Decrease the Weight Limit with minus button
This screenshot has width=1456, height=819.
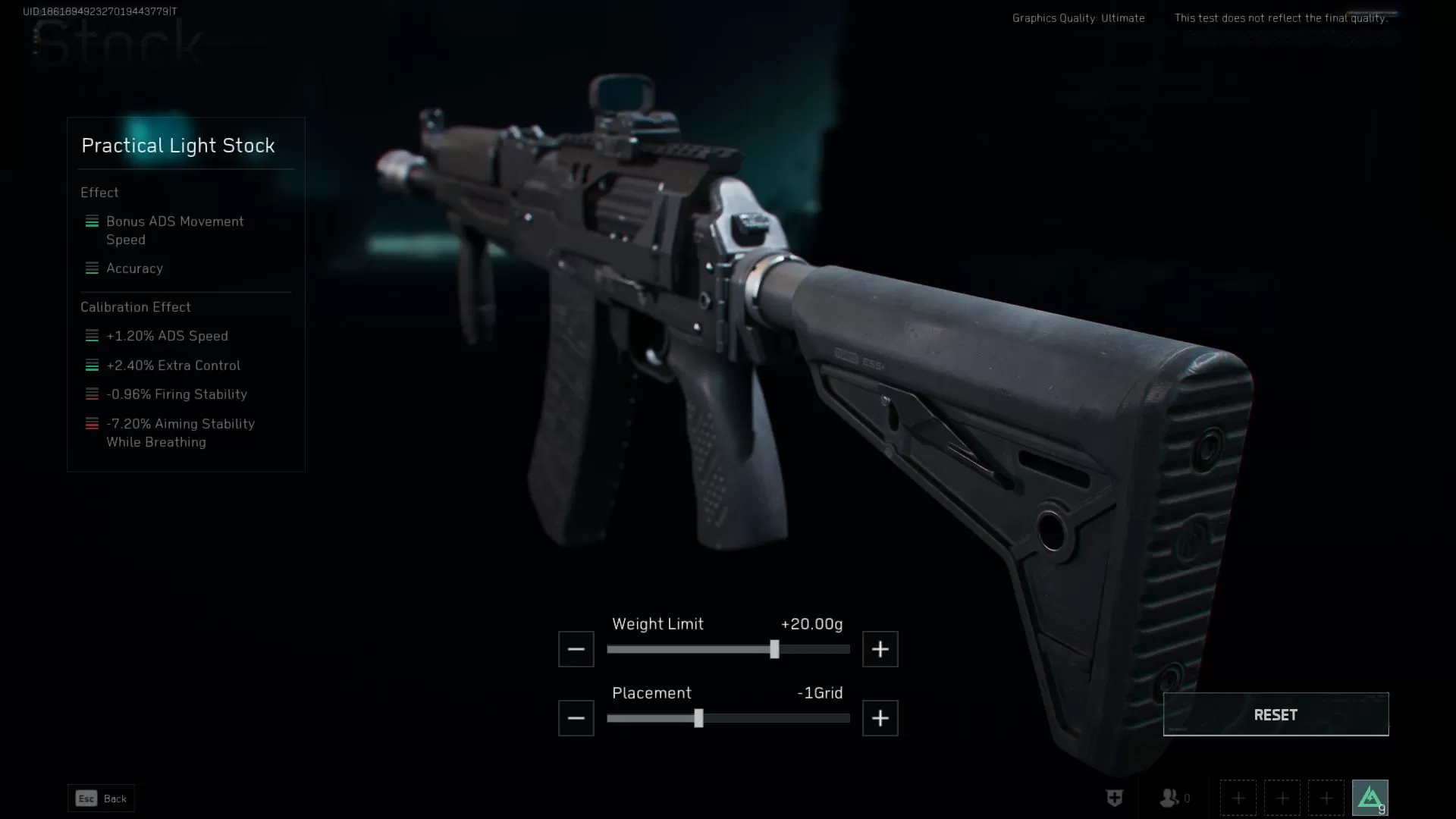(576, 649)
